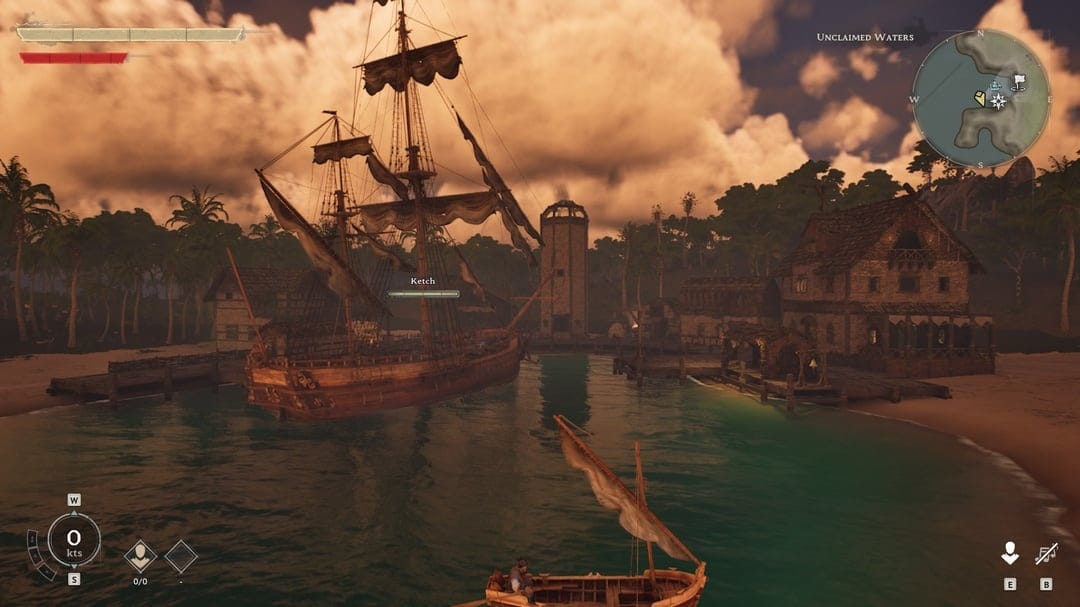Click the speed gauge showing 0 kts

pyautogui.click(x=74, y=540)
